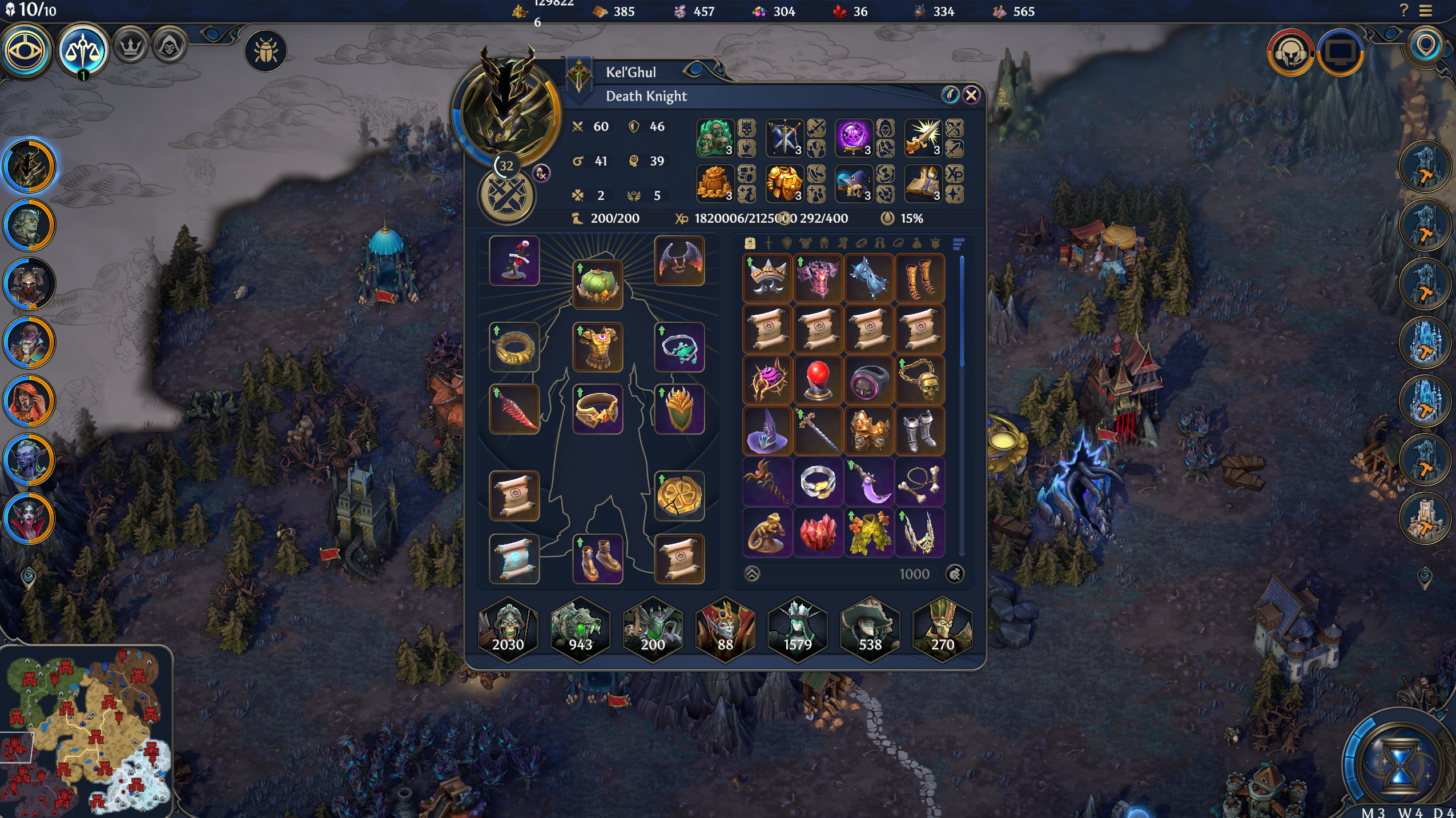
Task: Open the eye overview button
Action: coord(26,50)
